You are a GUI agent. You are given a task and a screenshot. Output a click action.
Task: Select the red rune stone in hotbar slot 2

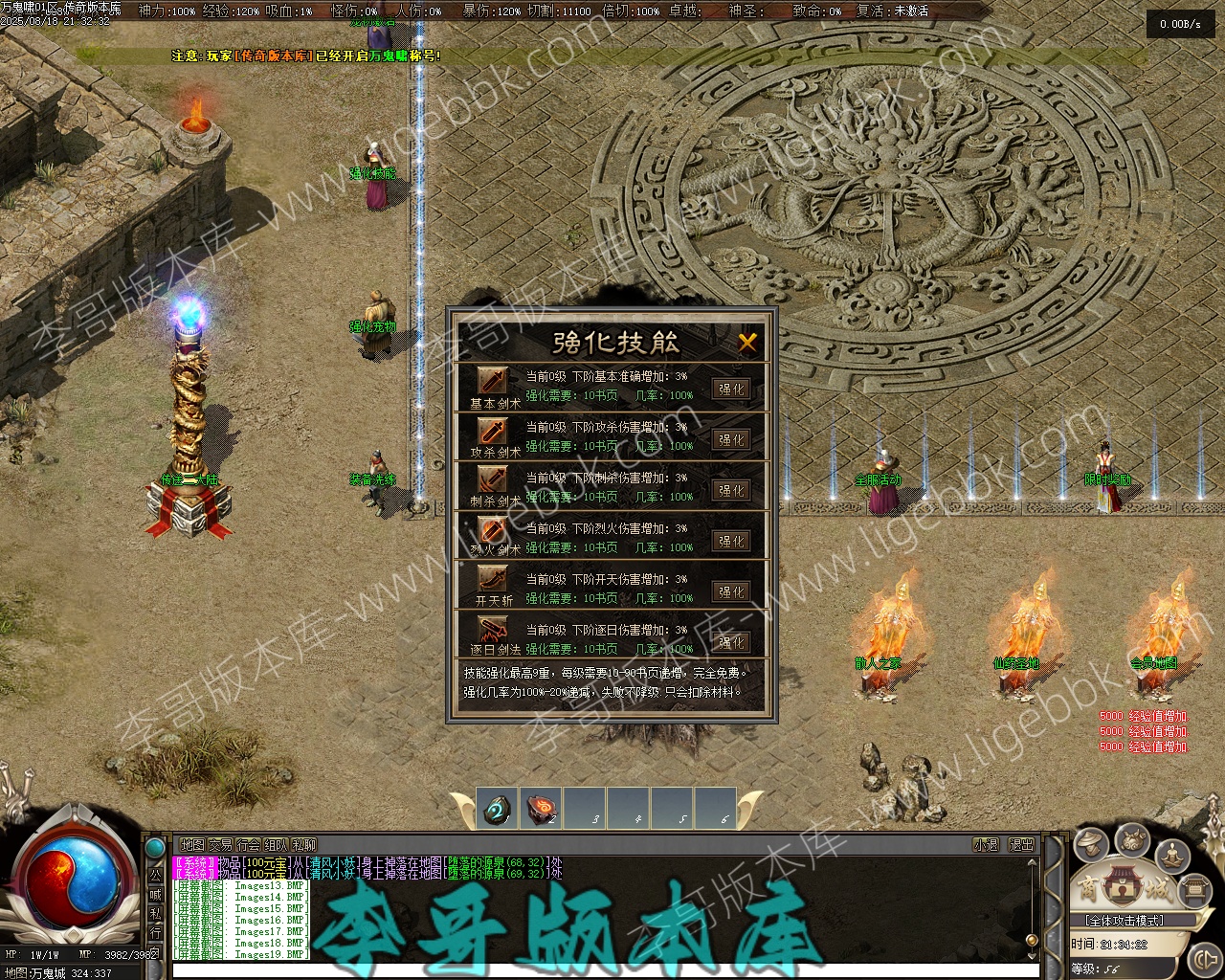[542, 810]
